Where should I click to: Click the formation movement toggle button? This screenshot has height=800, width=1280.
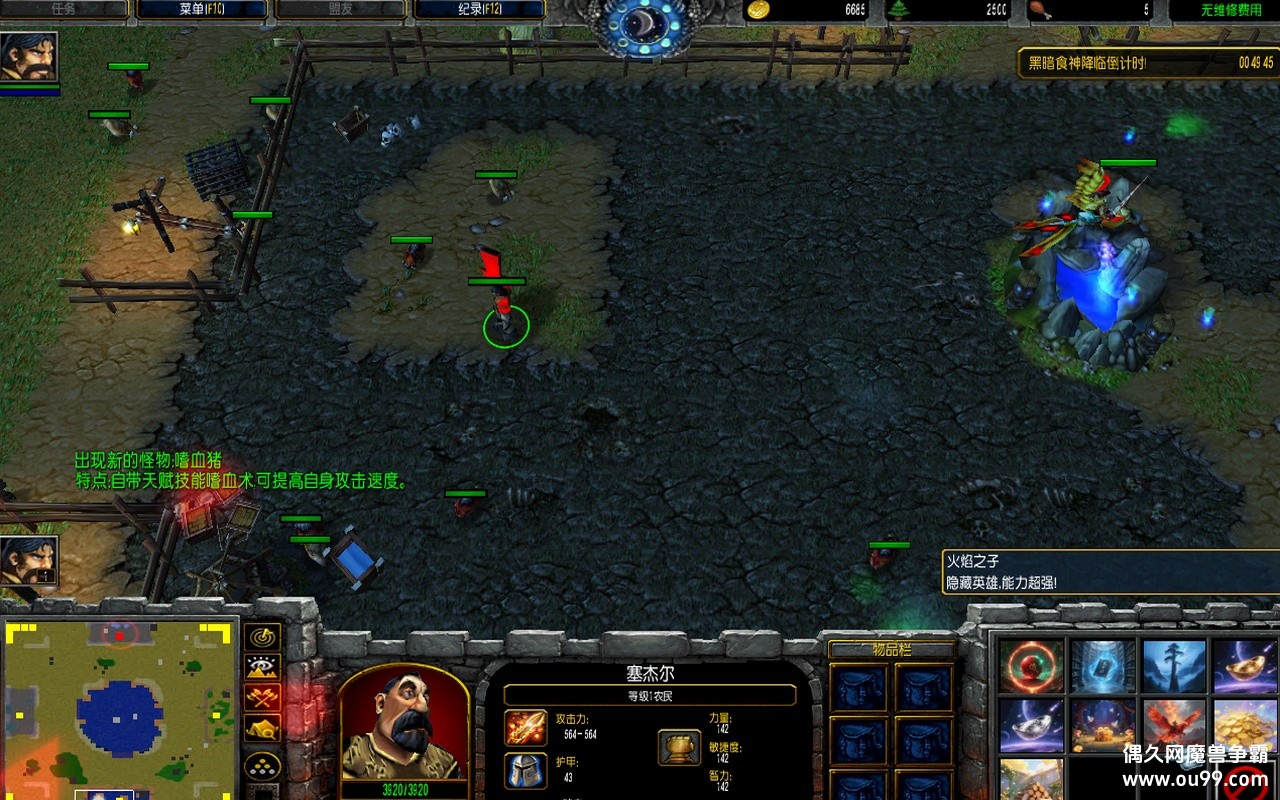tap(263, 766)
